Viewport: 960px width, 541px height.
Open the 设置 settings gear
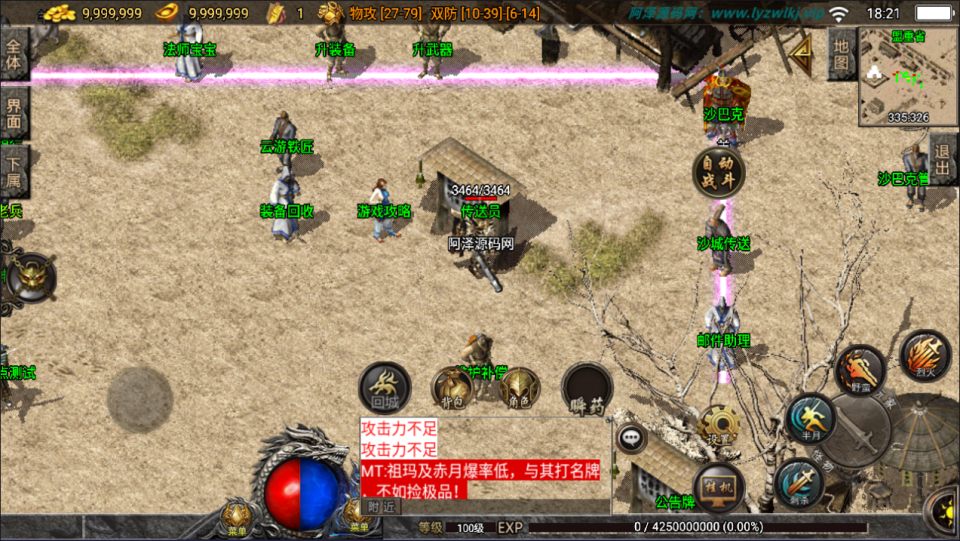(720, 424)
